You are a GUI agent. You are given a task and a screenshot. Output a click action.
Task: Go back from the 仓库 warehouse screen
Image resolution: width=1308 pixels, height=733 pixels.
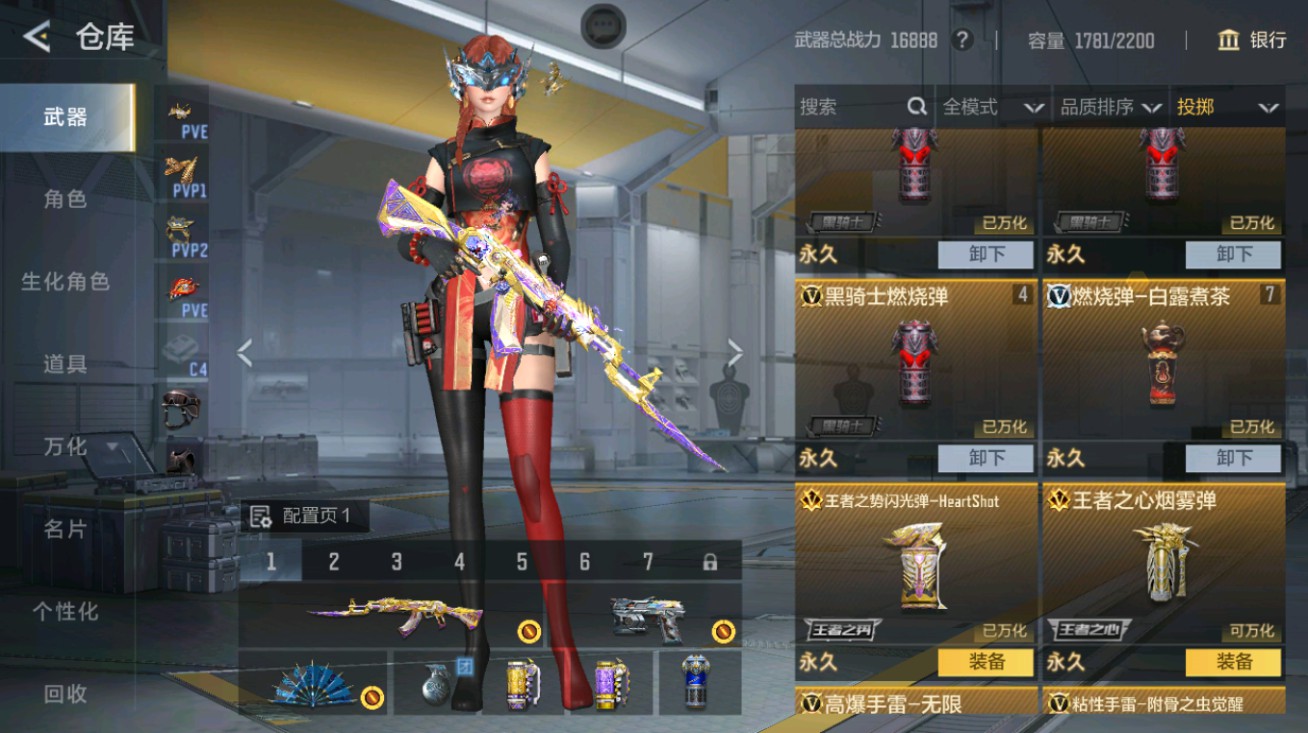click(37, 37)
